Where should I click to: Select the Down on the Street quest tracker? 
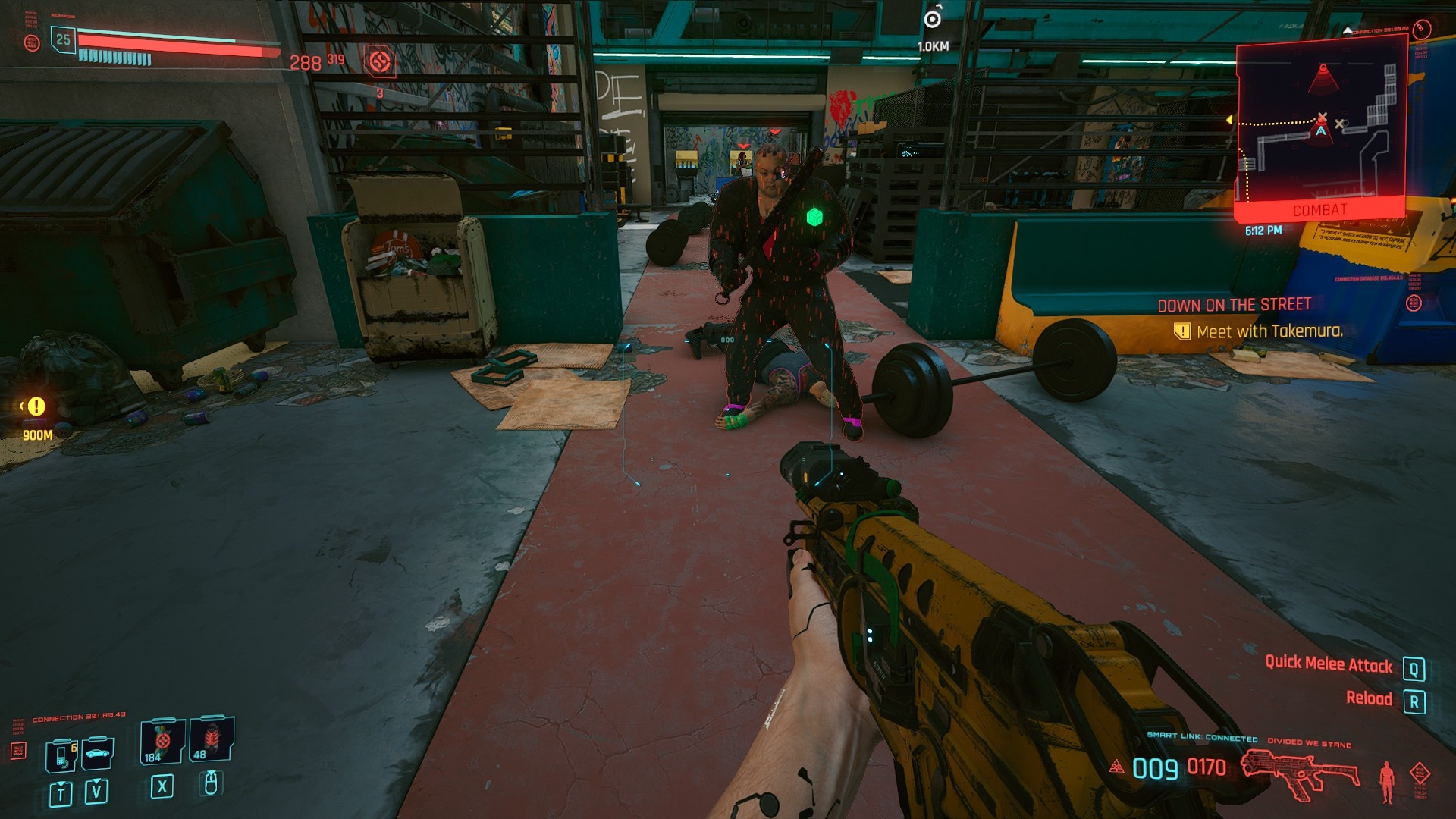pyautogui.click(x=1234, y=305)
